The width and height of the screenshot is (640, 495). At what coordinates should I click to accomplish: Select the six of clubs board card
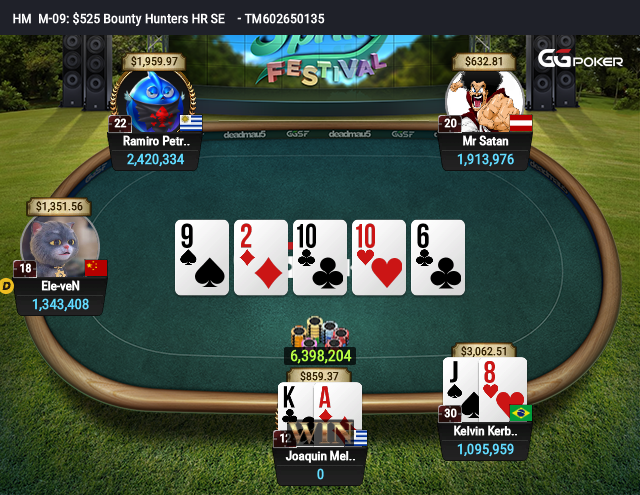[438, 257]
